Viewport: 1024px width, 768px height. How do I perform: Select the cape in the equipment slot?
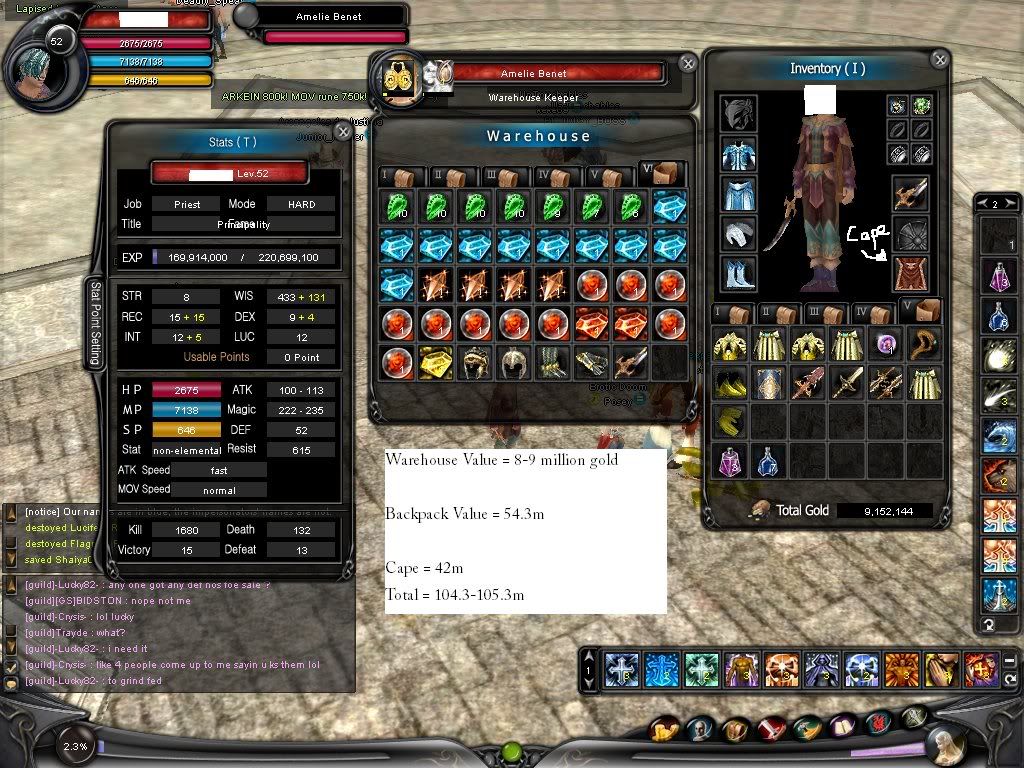pyautogui.click(x=910, y=273)
